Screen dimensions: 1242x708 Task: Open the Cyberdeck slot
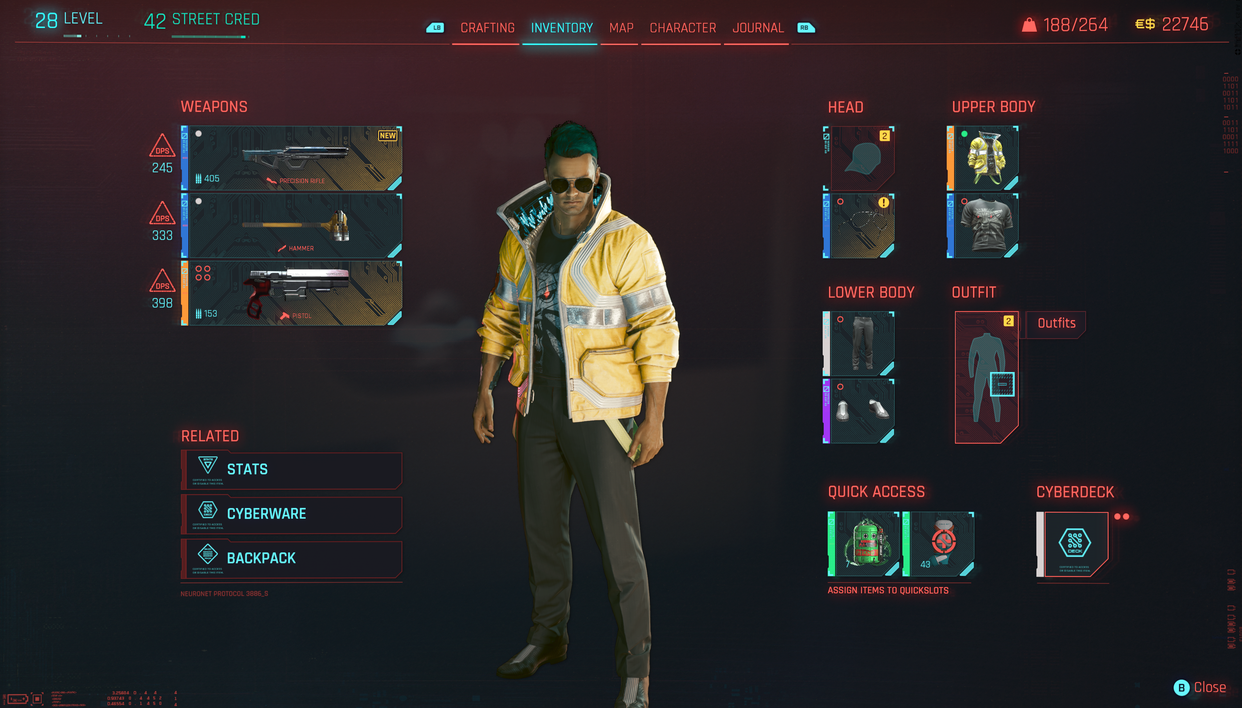point(1073,544)
